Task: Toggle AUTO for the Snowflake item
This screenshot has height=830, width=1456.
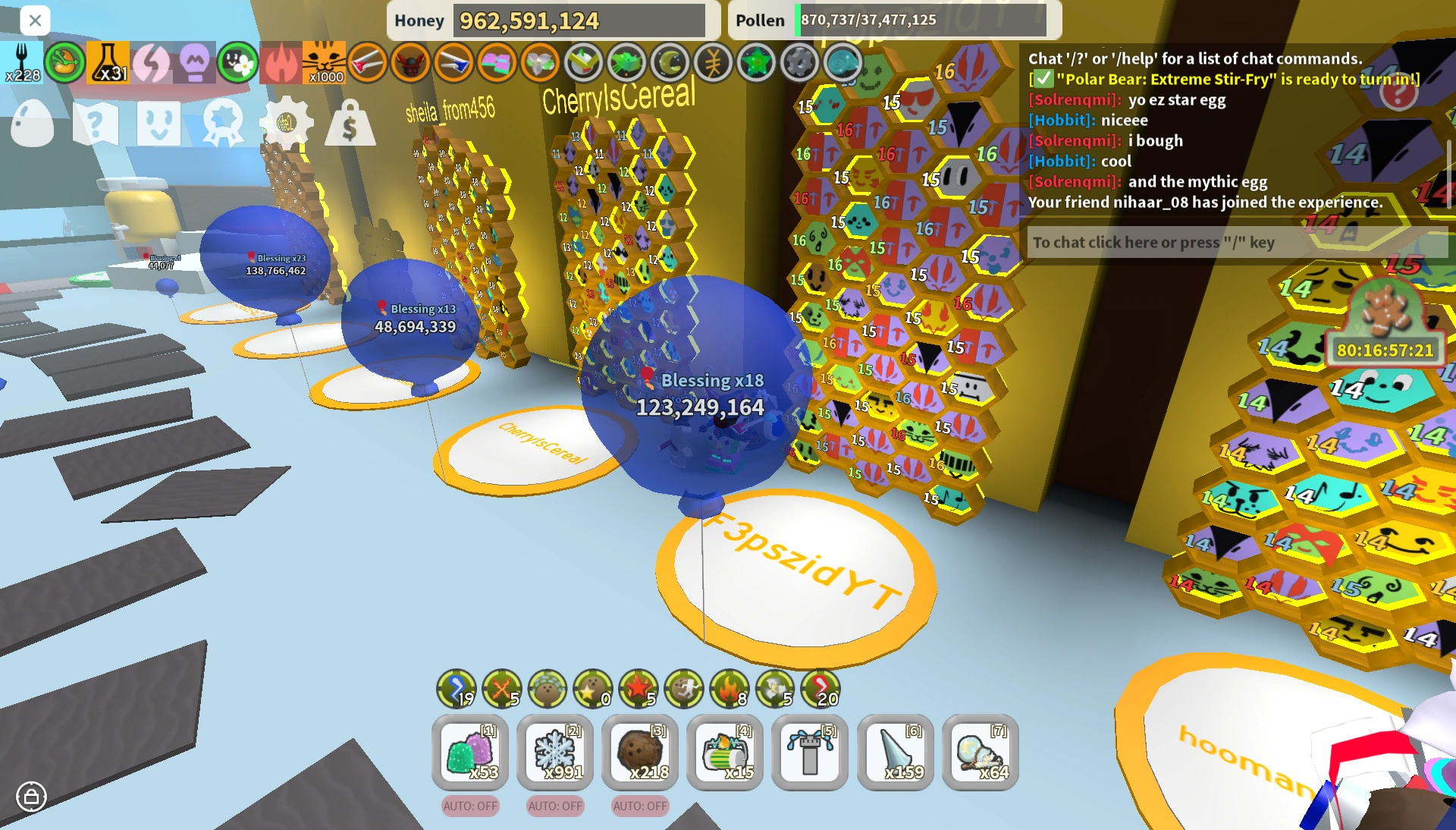Action: pyautogui.click(x=554, y=806)
